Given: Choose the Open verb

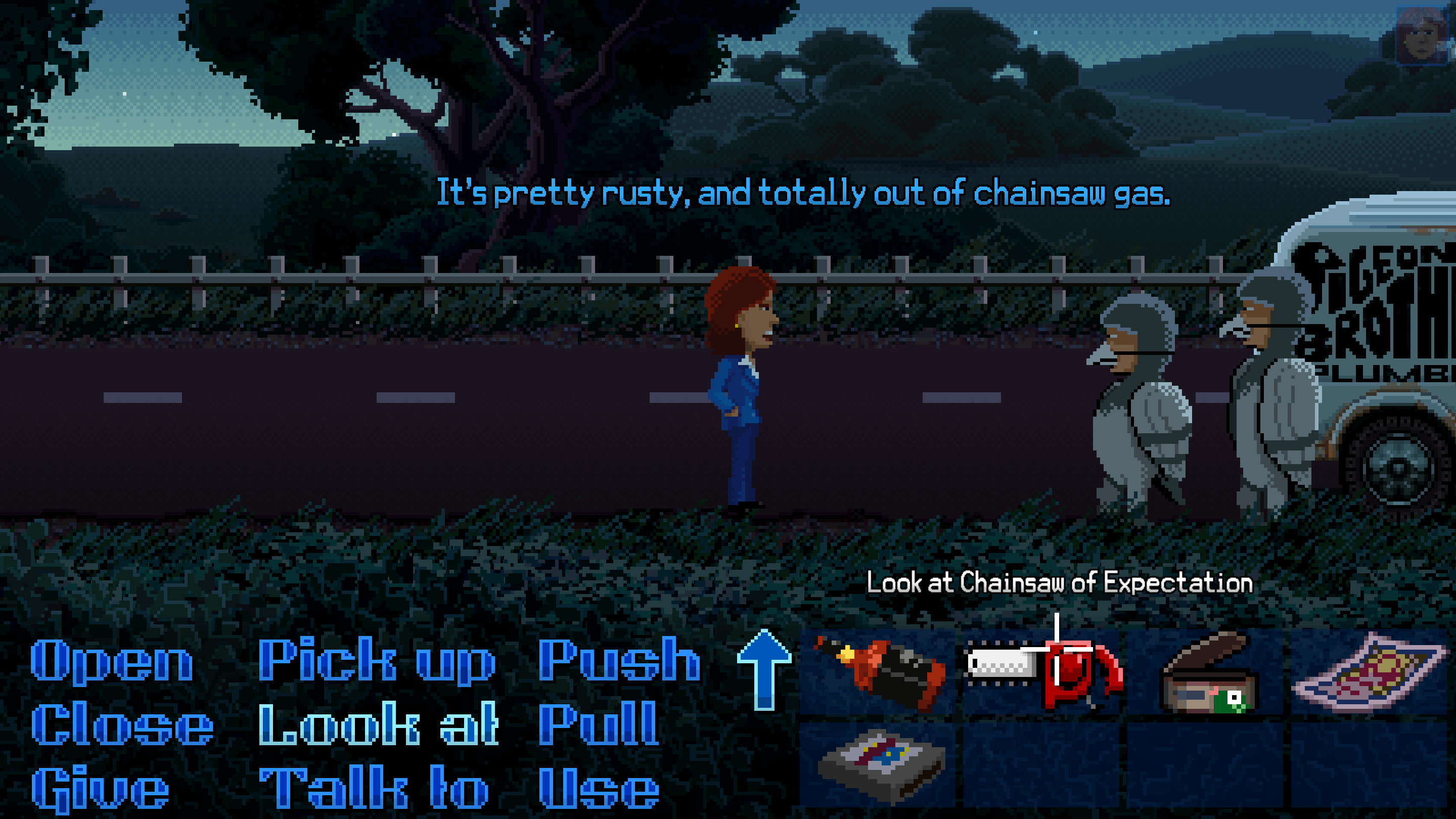Looking at the screenshot, I should tap(111, 661).
